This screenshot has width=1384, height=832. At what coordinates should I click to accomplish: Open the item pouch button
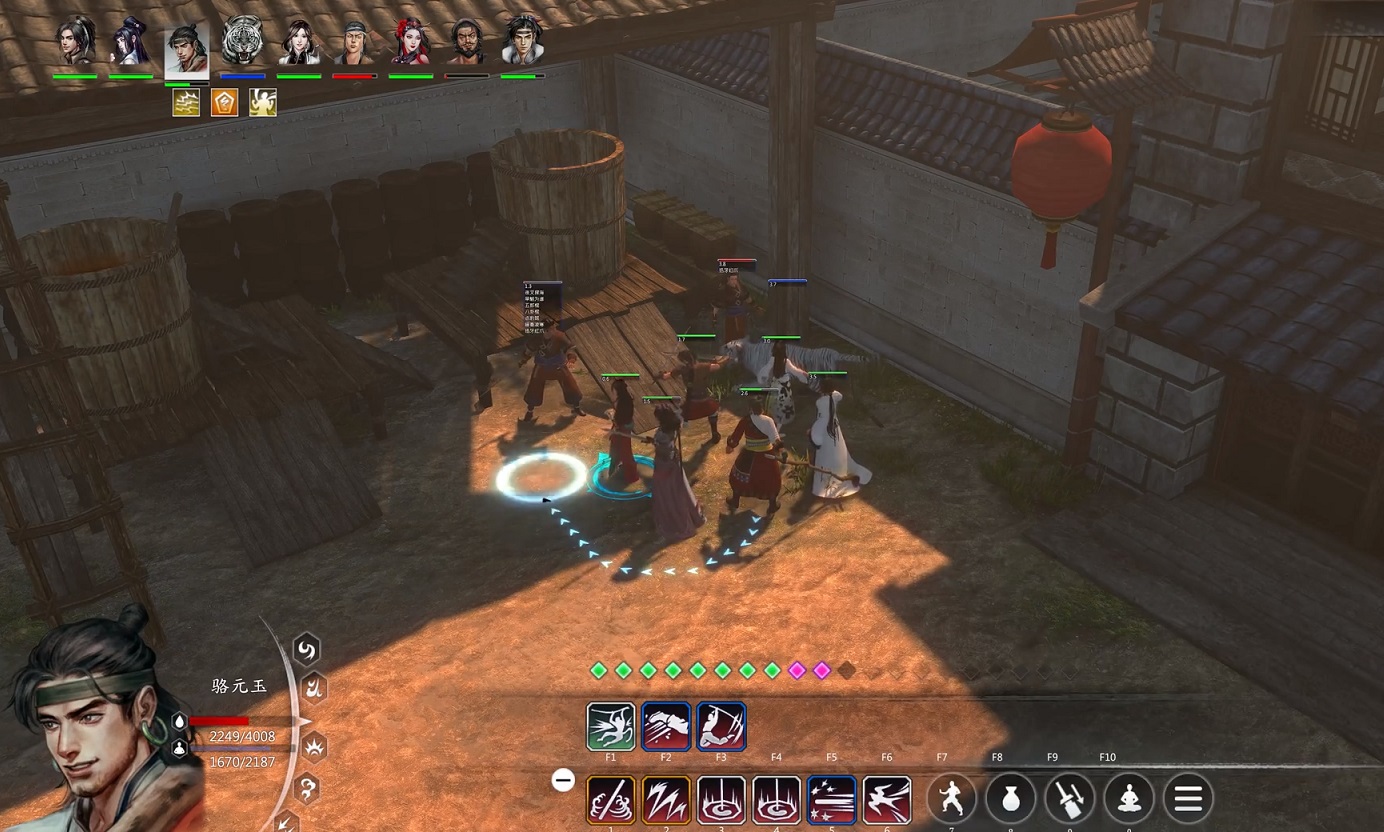pos(1010,799)
